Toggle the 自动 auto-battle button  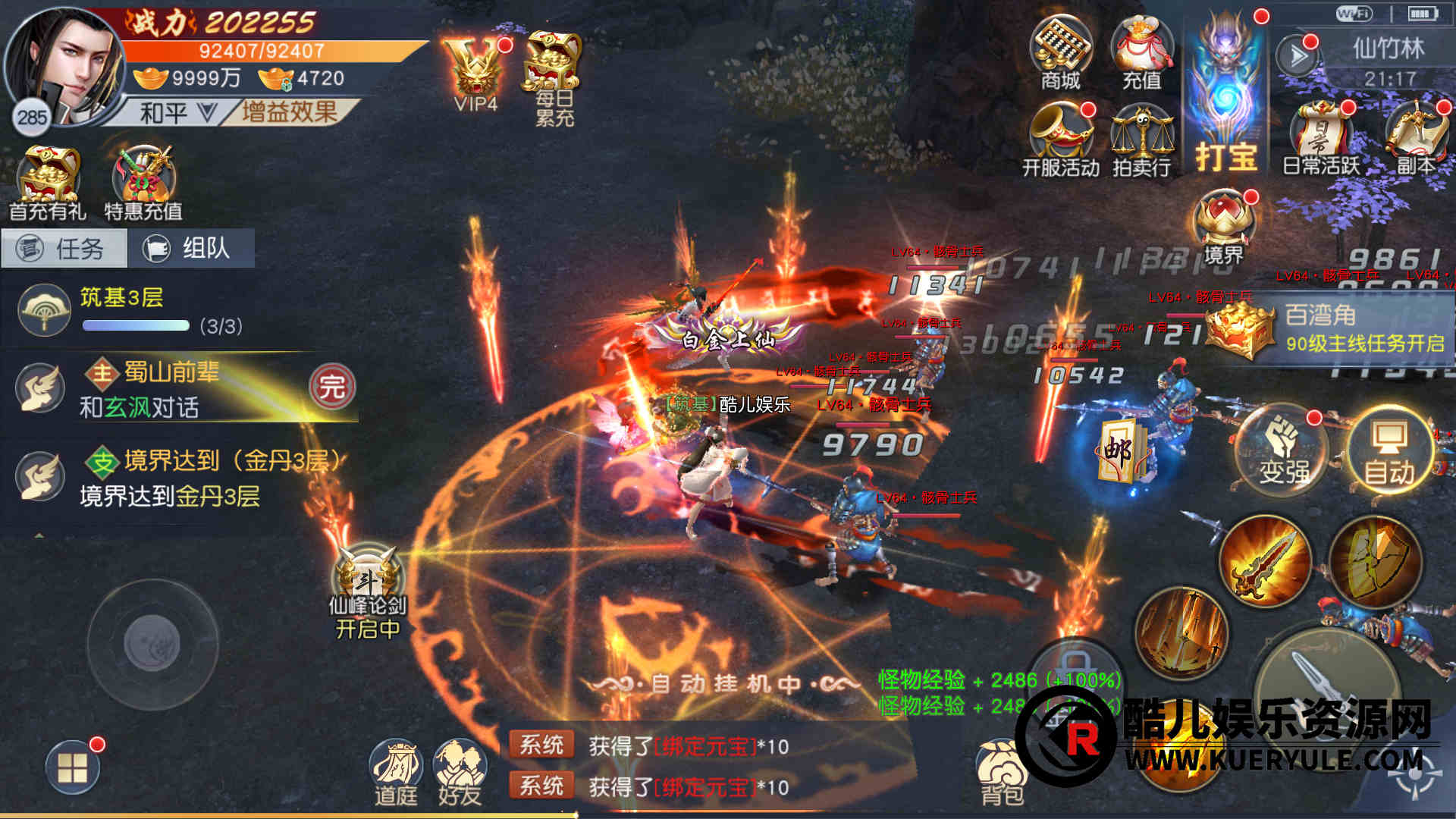[x=1389, y=451]
